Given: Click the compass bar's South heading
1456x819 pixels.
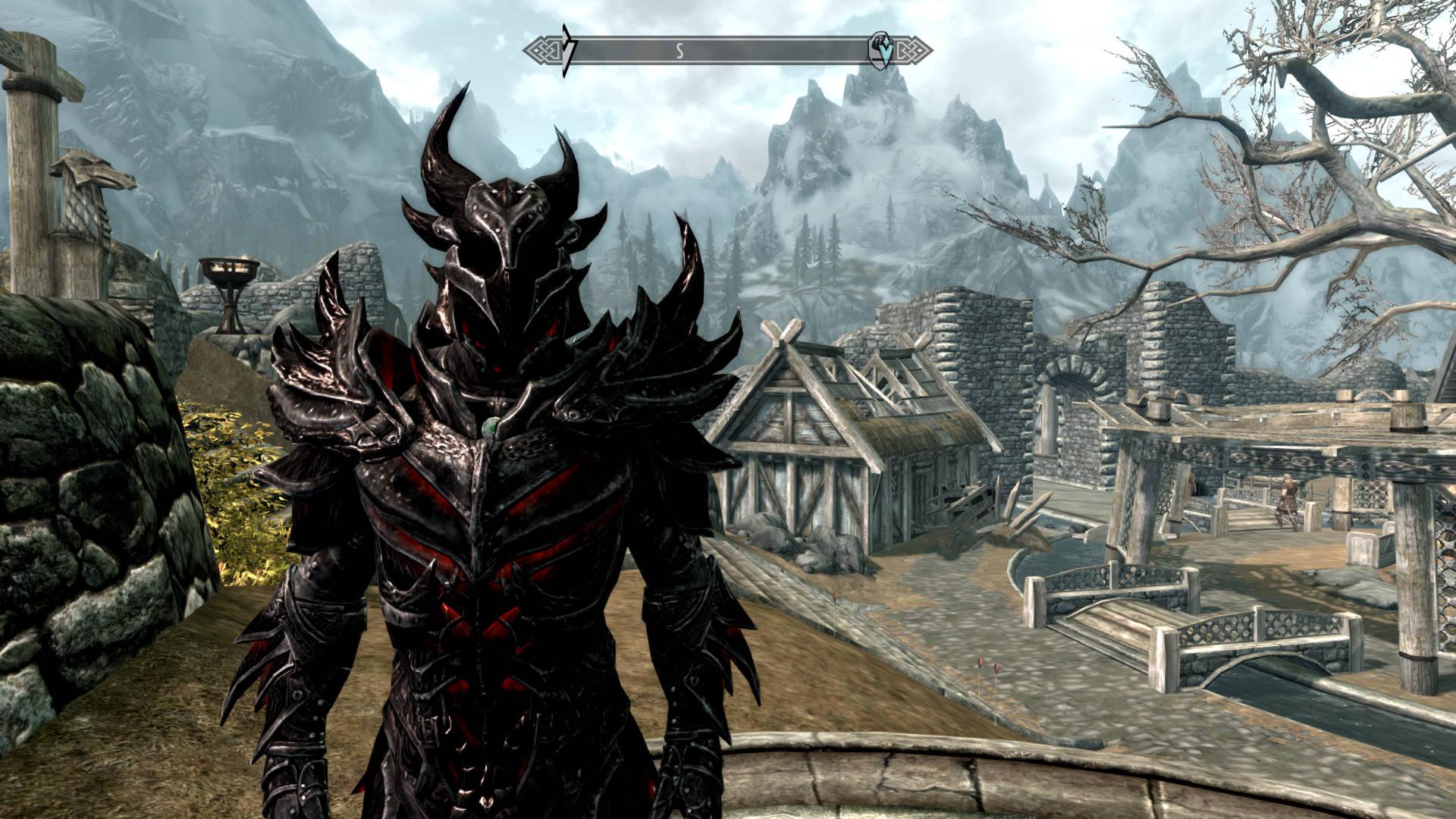Looking at the screenshot, I should click(680, 51).
